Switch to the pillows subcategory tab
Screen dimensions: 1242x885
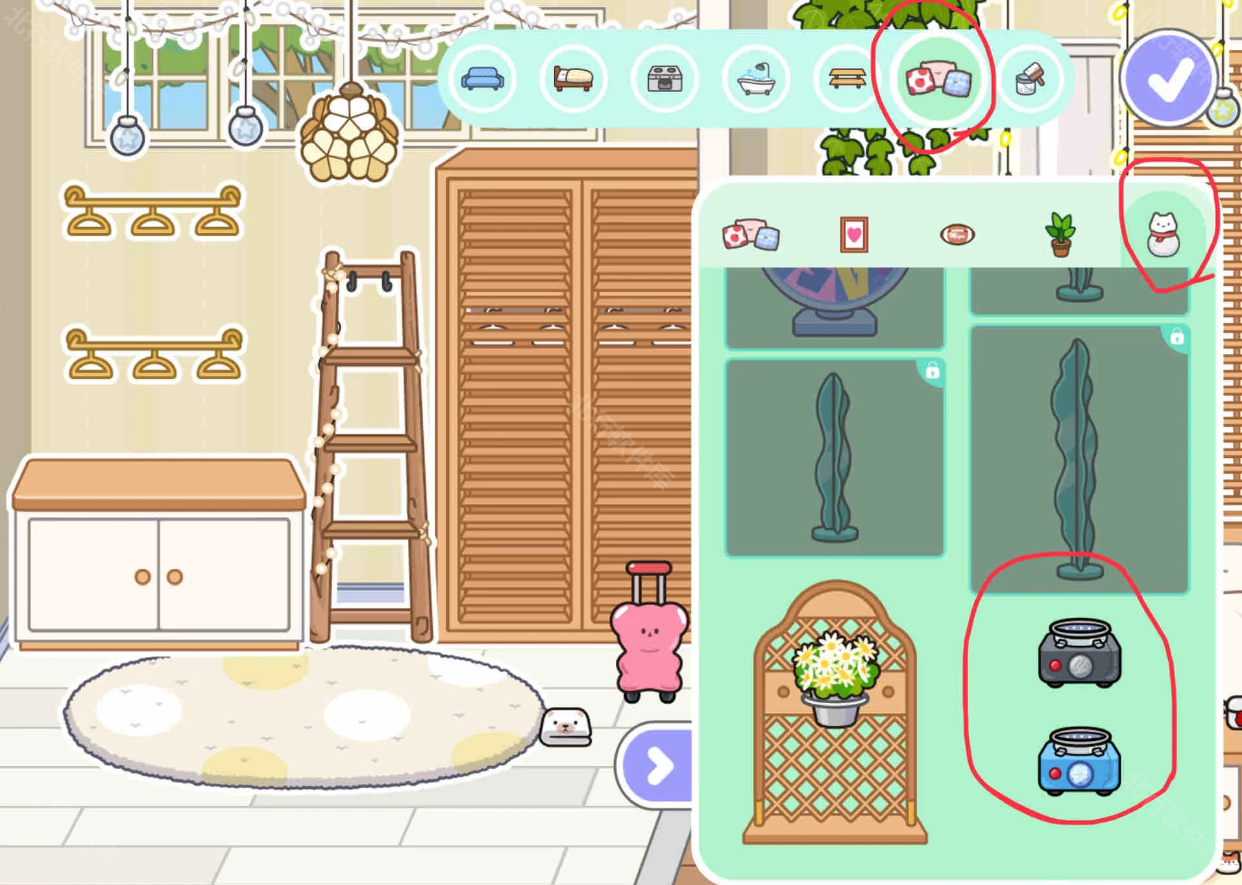click(x=751, y=235)
